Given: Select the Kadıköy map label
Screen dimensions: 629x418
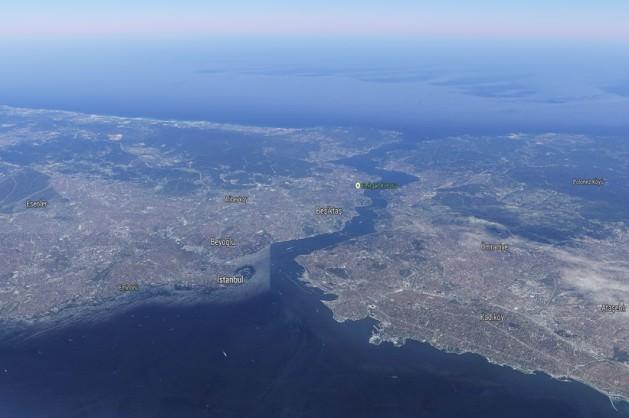Looking at the screenshot, I should click(x=492, y=317).
